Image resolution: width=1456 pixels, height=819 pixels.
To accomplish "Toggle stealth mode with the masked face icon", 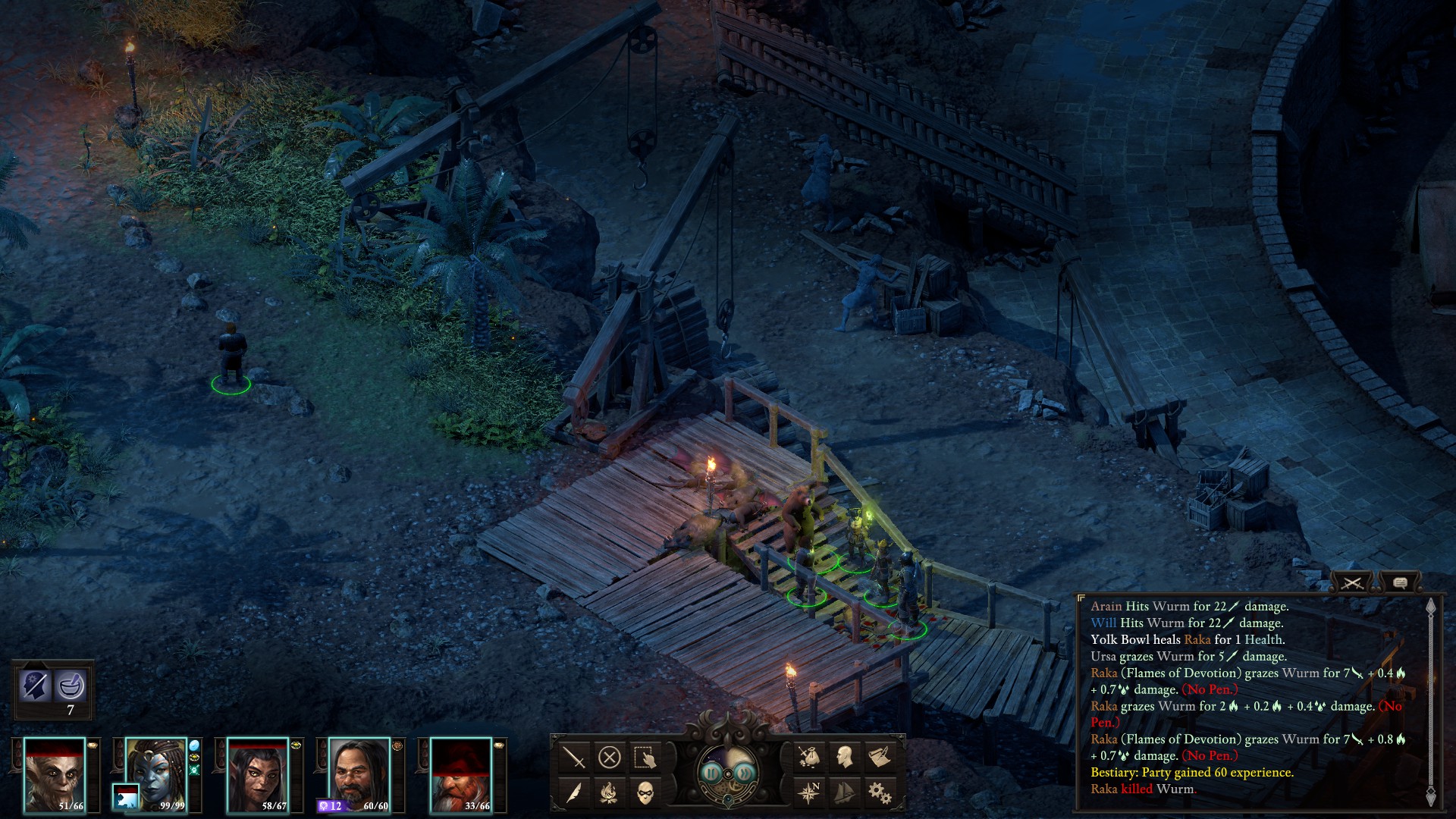I will pyautogui.click(x=645, y=793).
